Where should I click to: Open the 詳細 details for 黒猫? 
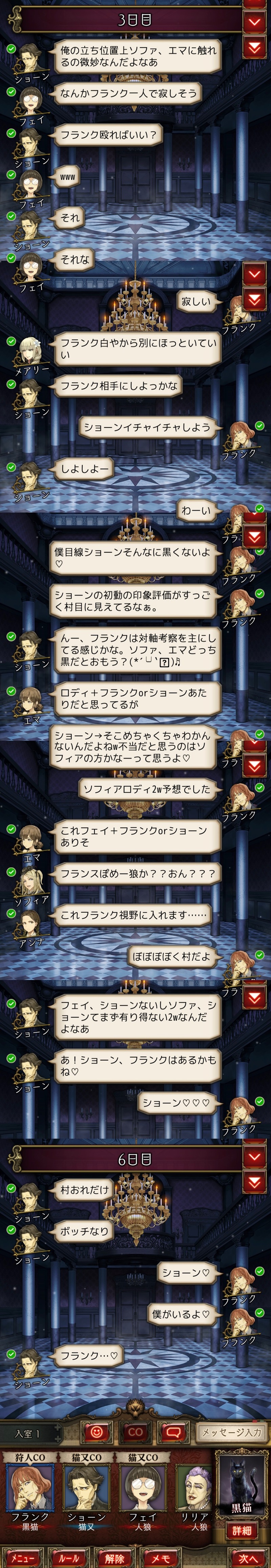242,1530
